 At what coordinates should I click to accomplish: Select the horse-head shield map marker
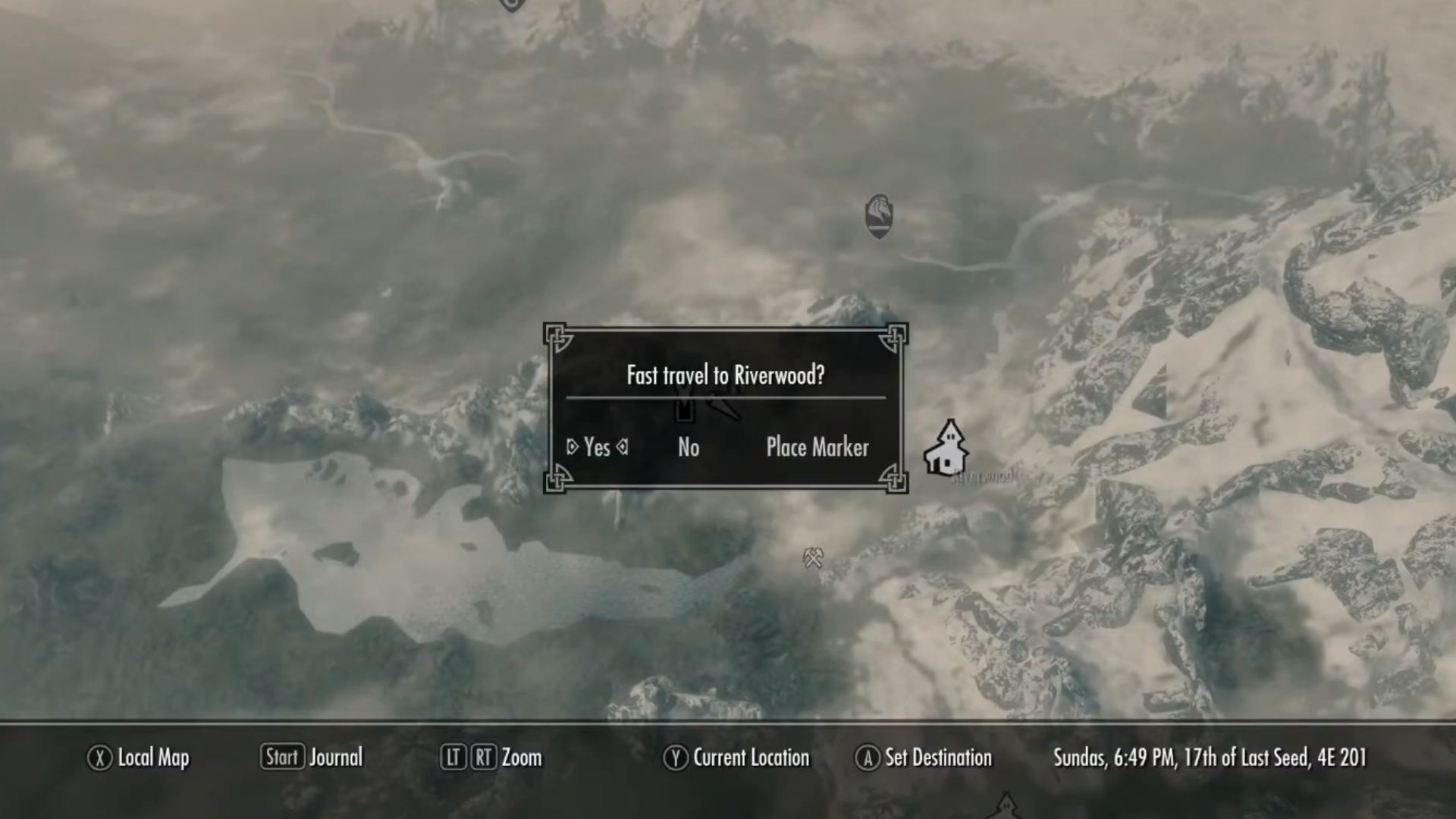pyautogui.click(x=879, y=216)
